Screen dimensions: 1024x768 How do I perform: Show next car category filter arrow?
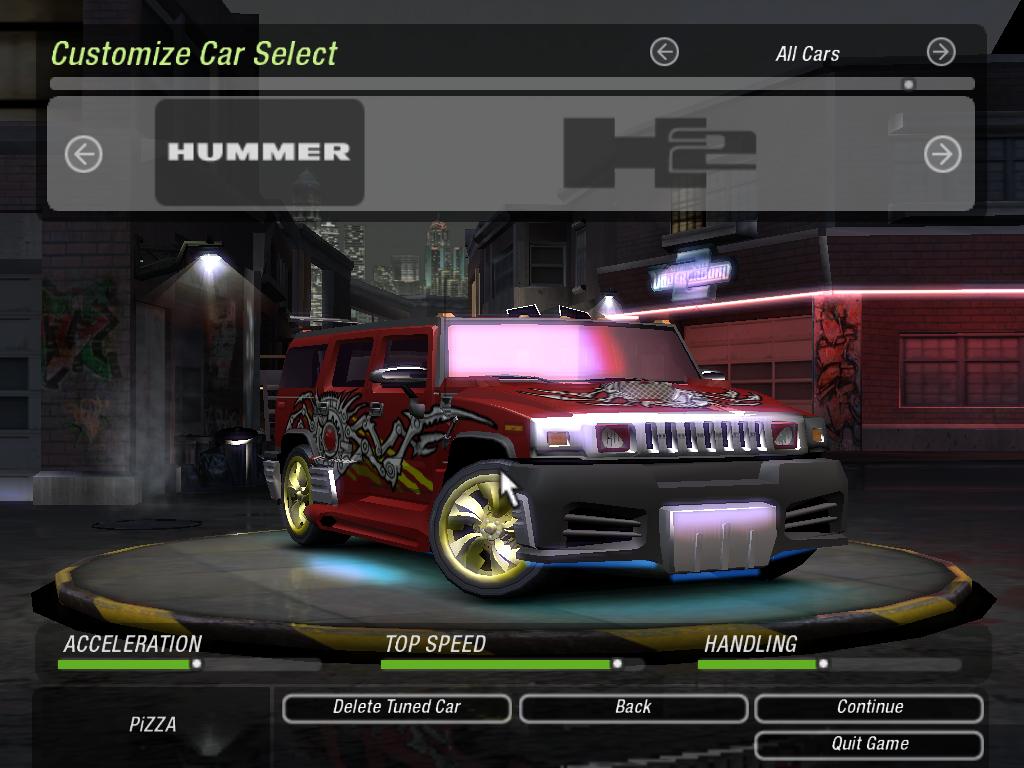(x=940, y=52)
